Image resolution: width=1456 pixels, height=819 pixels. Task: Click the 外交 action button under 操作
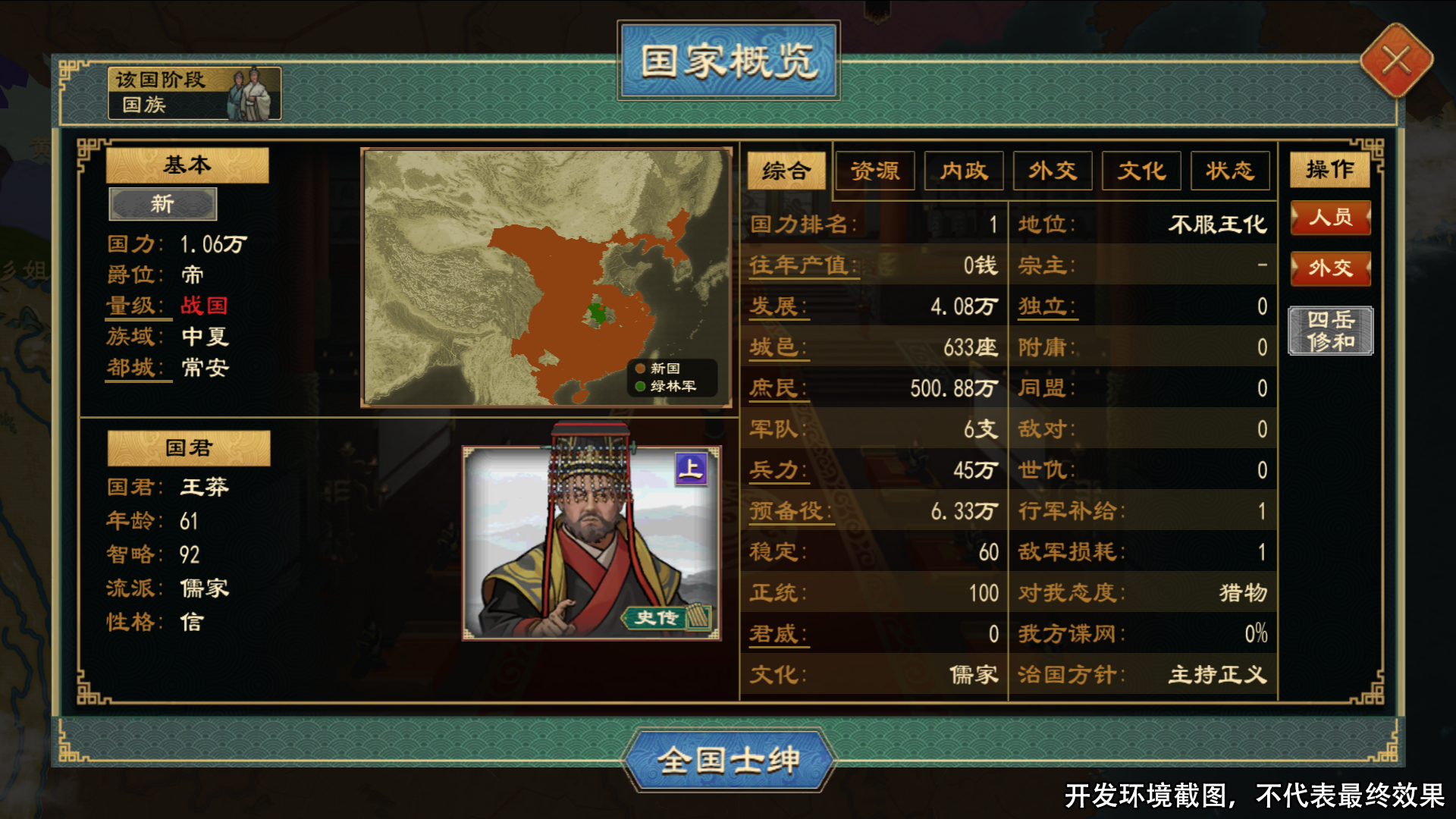[1331, 268]
